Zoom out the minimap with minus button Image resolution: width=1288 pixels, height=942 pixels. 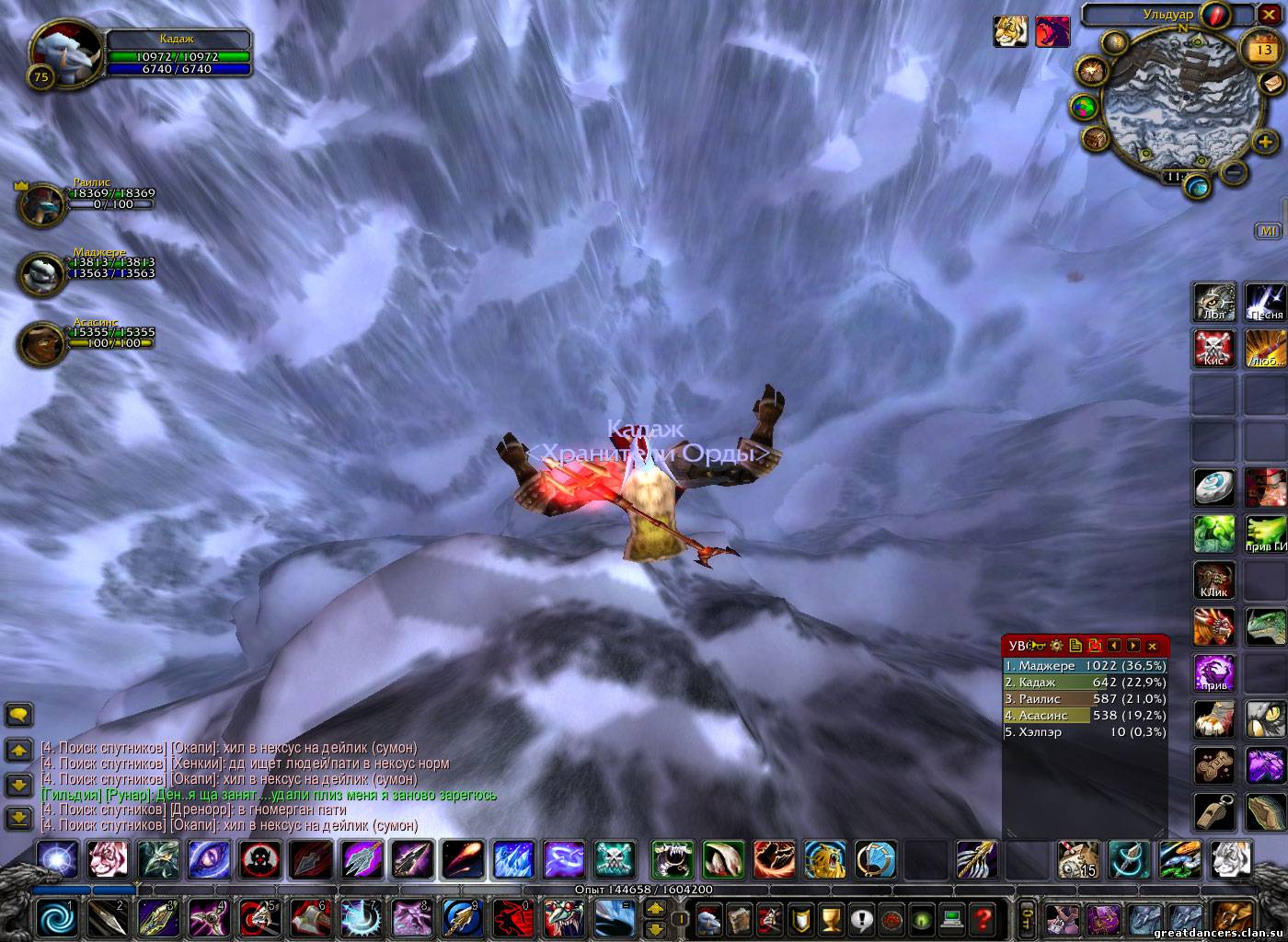pos(1236,172)
